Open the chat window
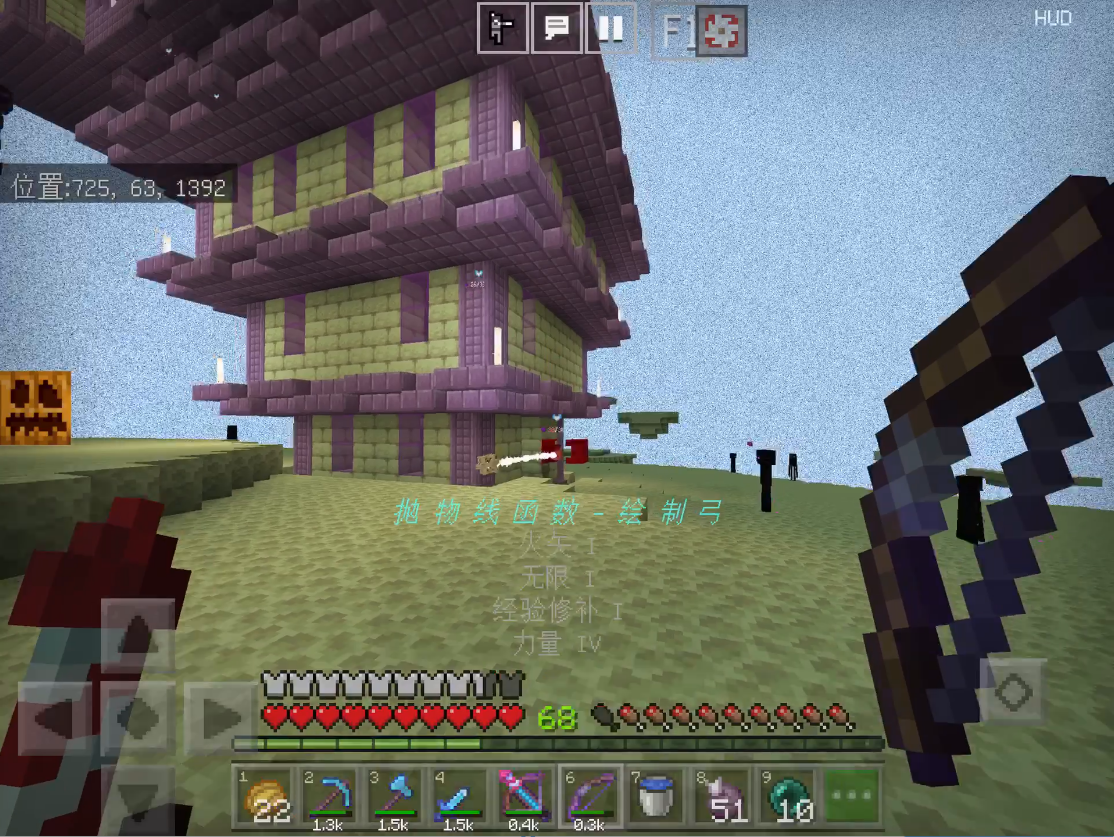Viewport: 1114px width, 837px height. click(x=556, y=28)
